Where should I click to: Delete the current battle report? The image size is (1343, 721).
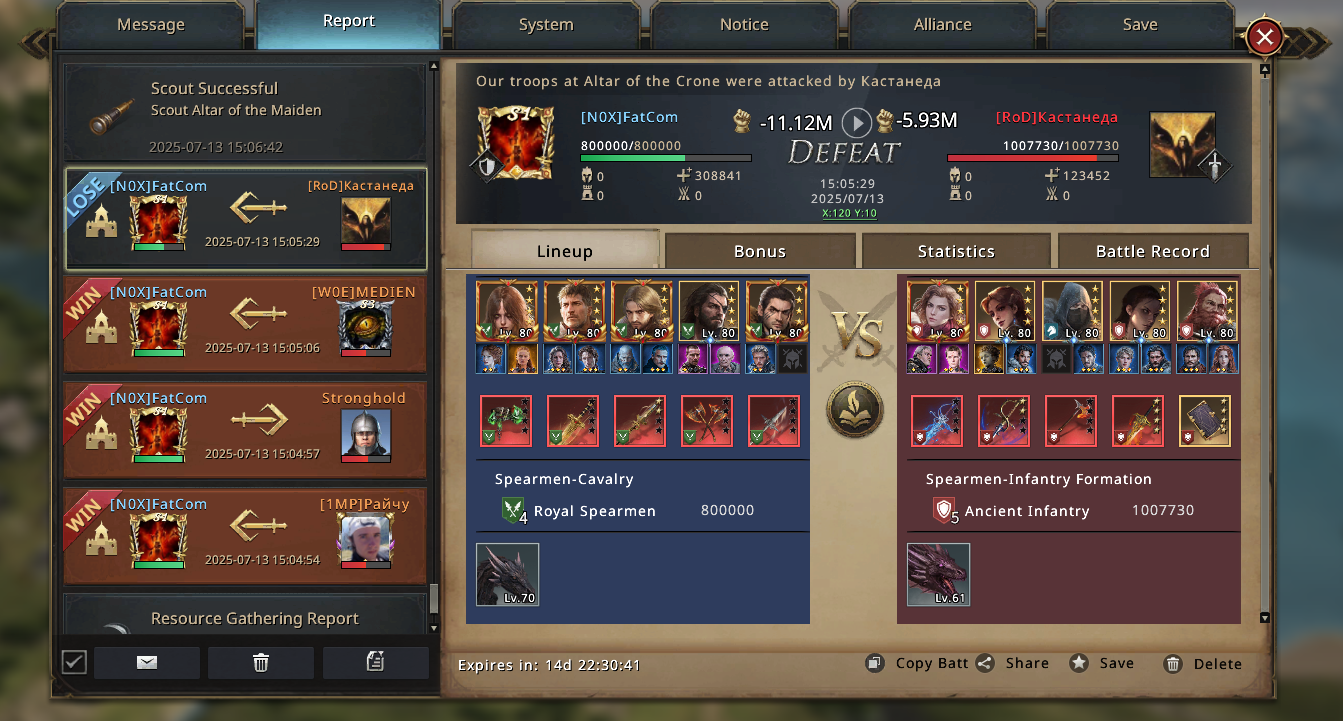point(1203,664)
